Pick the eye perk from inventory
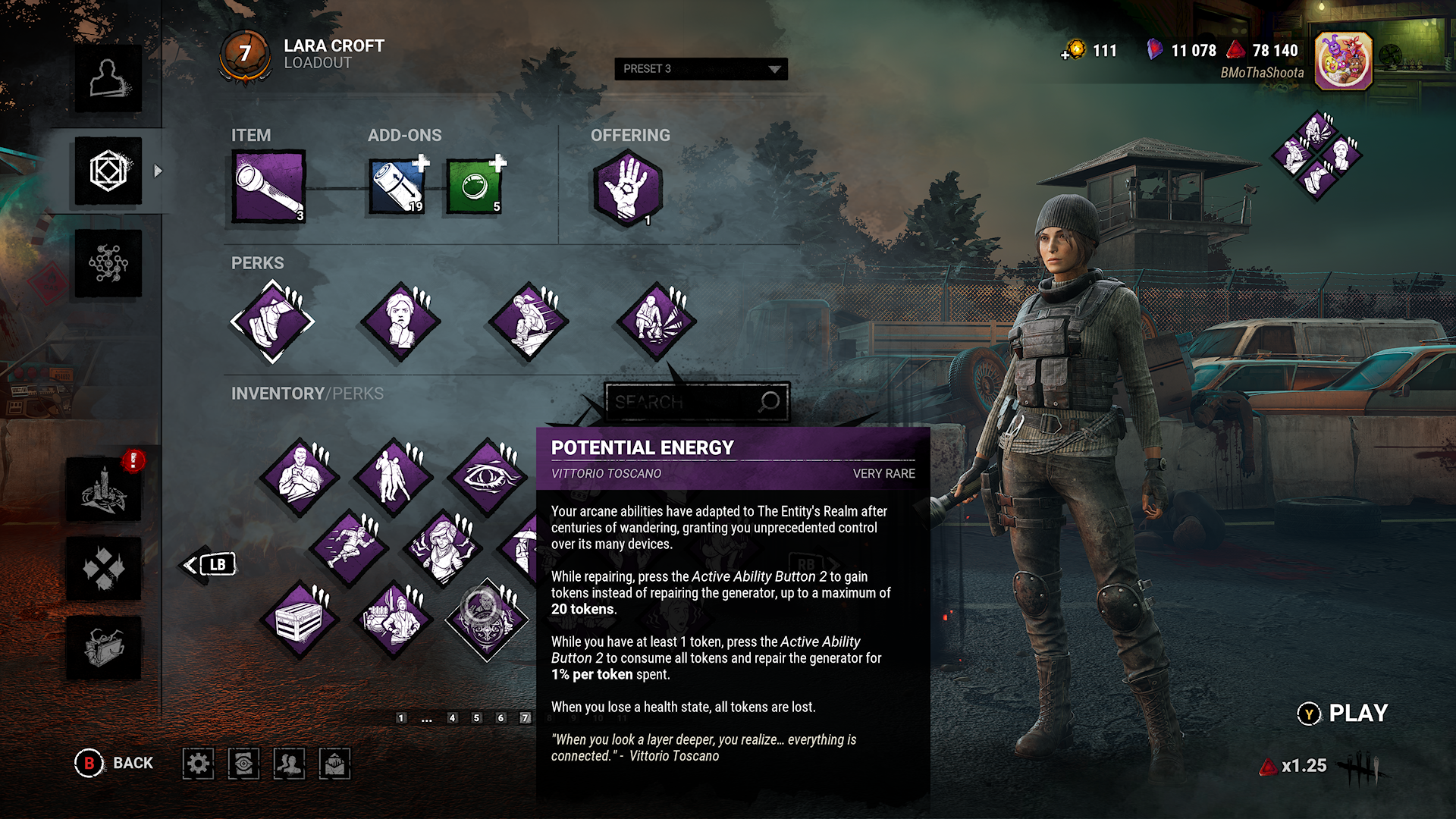This screenshot has width=1456, height=819. click(x=487, y=478)
